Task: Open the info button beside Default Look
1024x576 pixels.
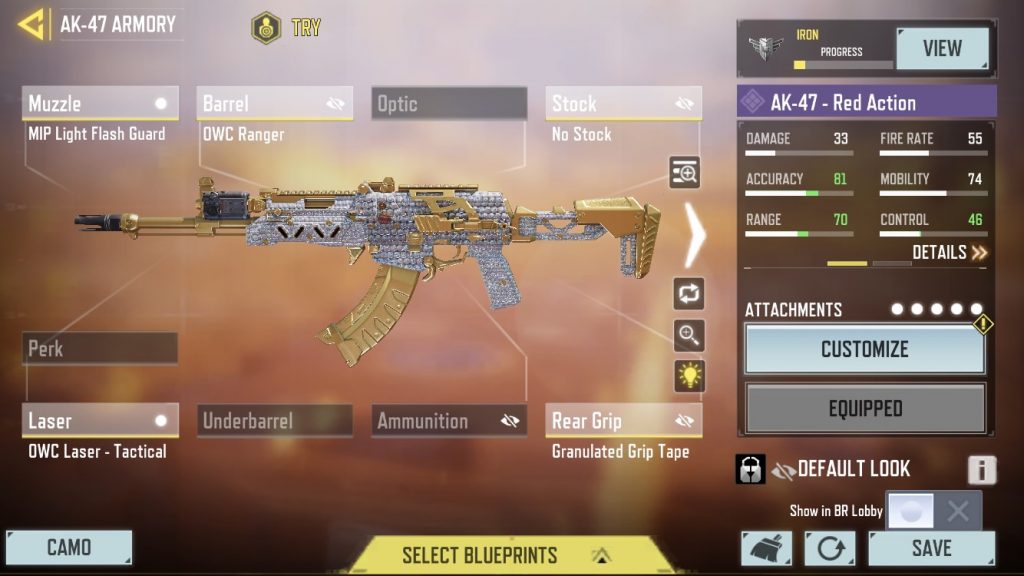Action: 981,470
